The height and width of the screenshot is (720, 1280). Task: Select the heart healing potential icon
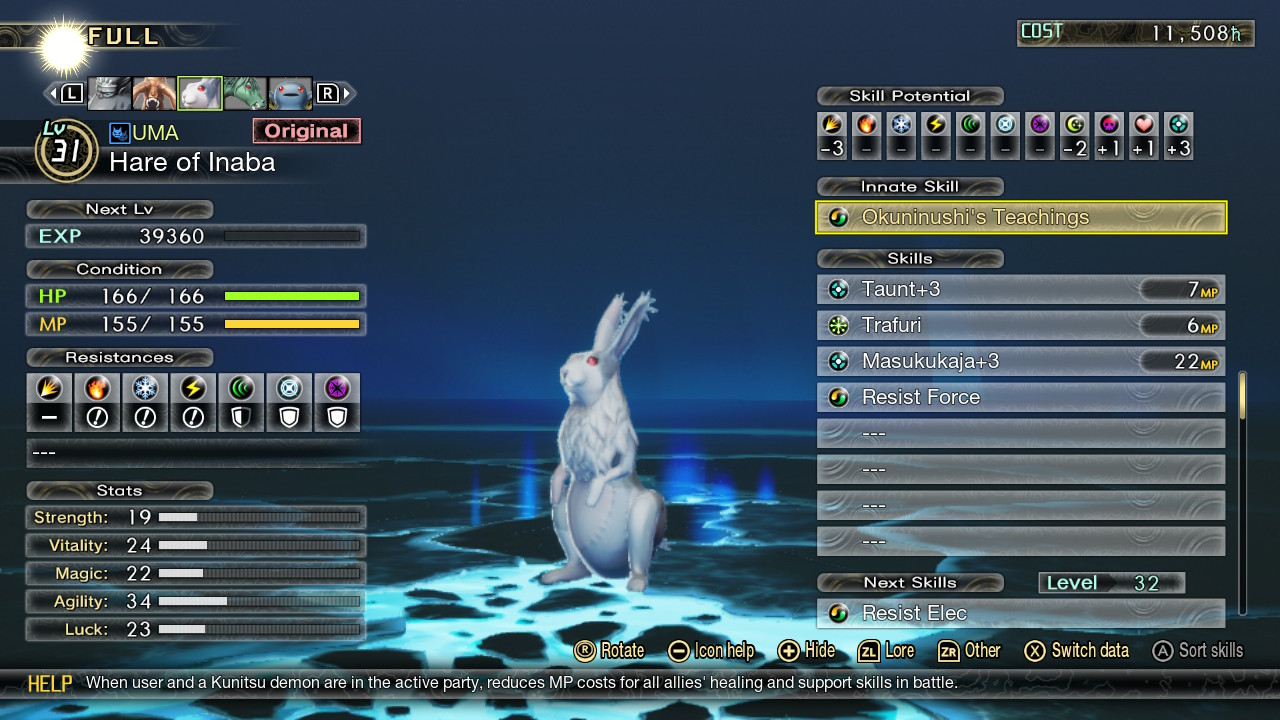tap(1144, 125)
